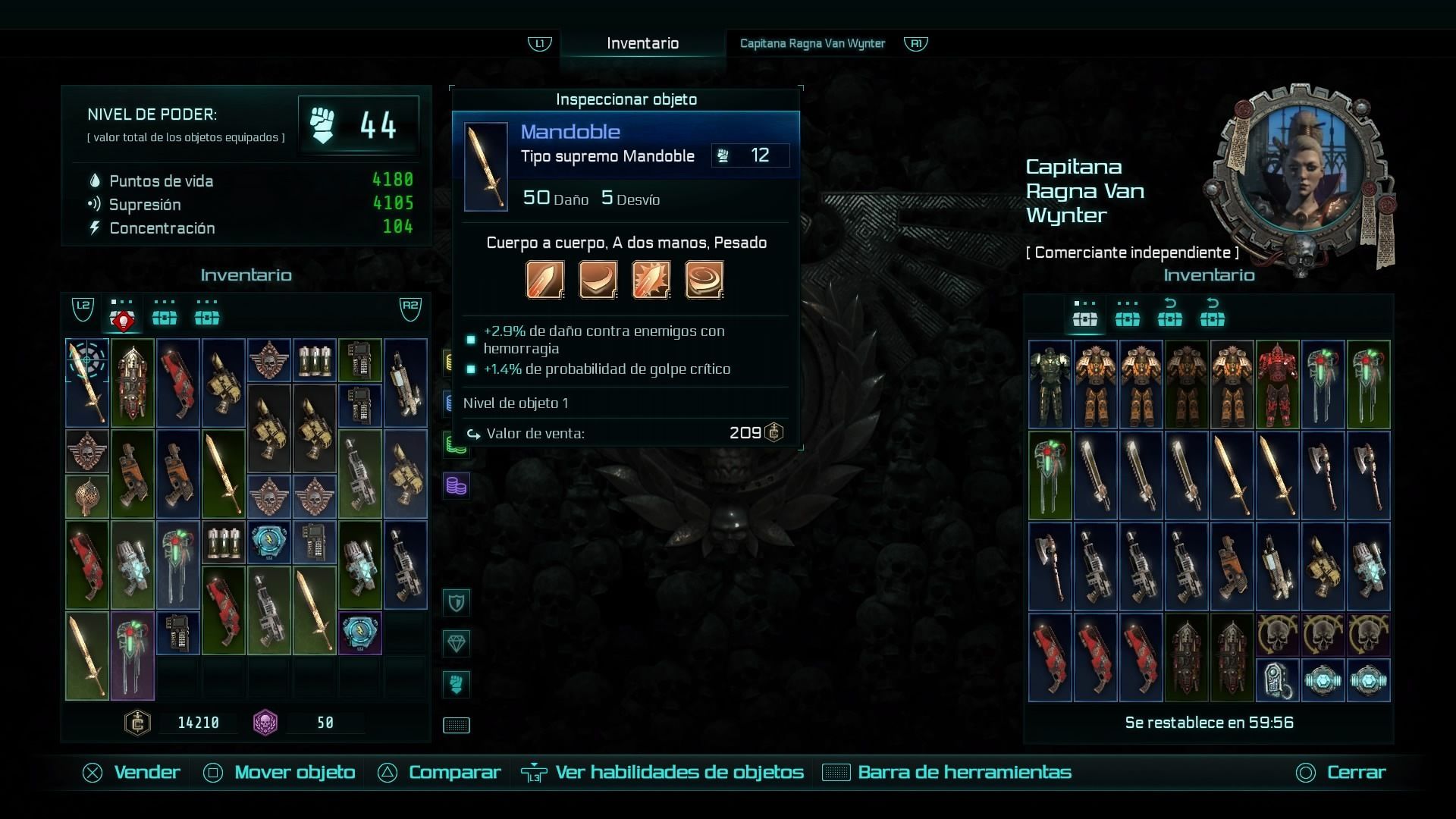The image size is (1456, 819).
Task: Toggle the diamond filter icon
Action: (457, 644)
